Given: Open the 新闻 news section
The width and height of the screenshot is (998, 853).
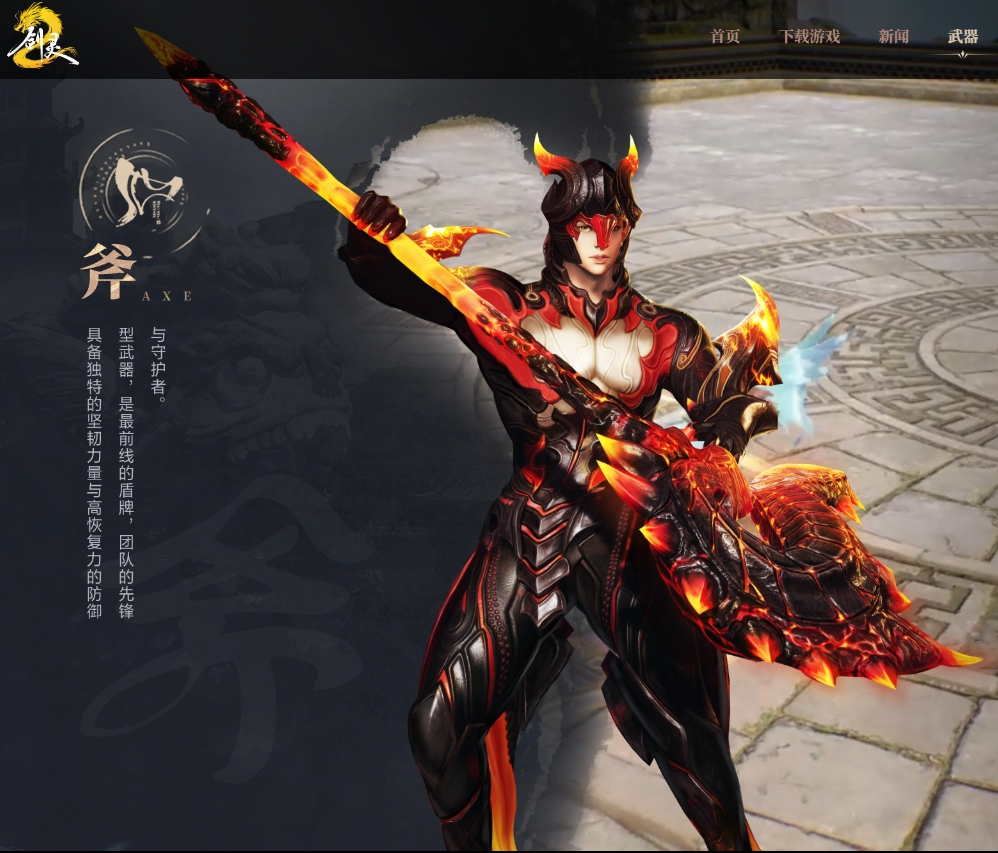Looking at the screenshot, I should [894, 37].
